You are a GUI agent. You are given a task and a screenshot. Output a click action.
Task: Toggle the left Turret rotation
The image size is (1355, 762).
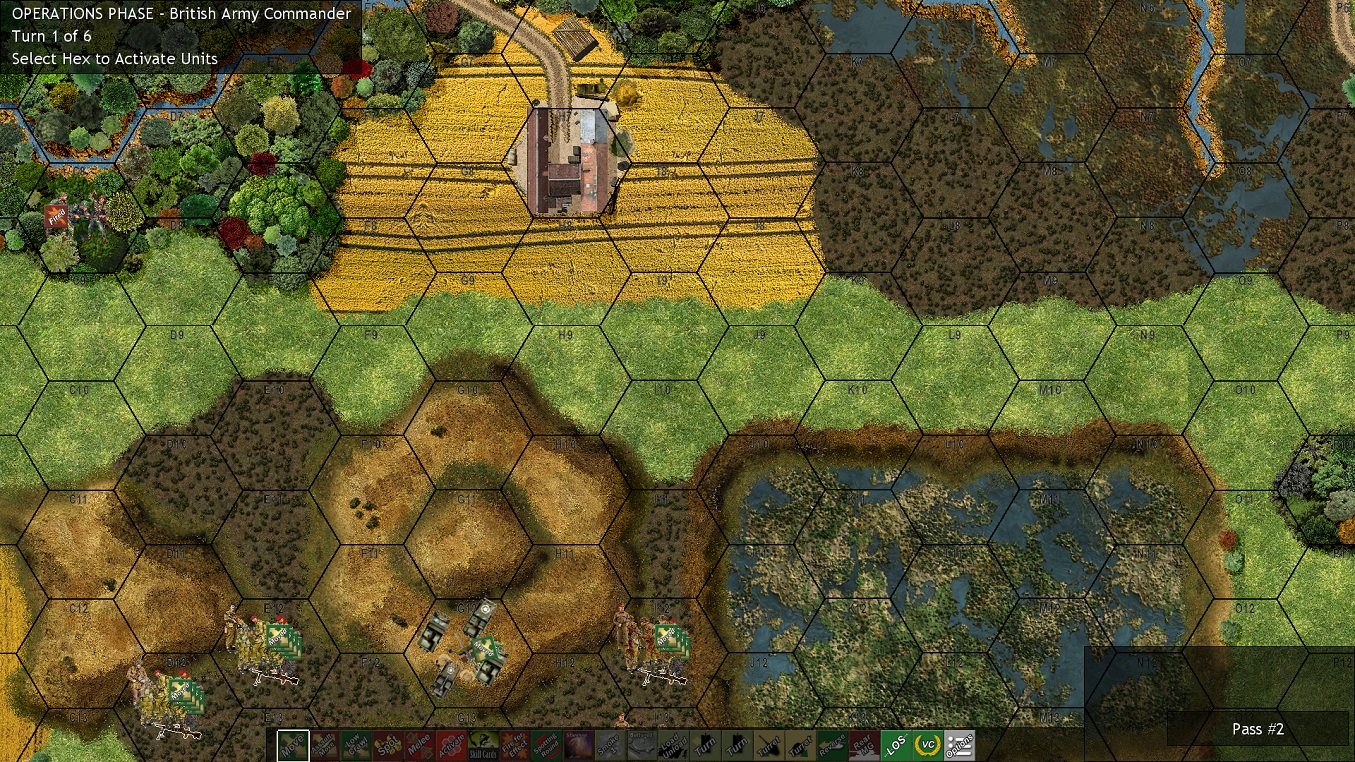click(767, 744)
